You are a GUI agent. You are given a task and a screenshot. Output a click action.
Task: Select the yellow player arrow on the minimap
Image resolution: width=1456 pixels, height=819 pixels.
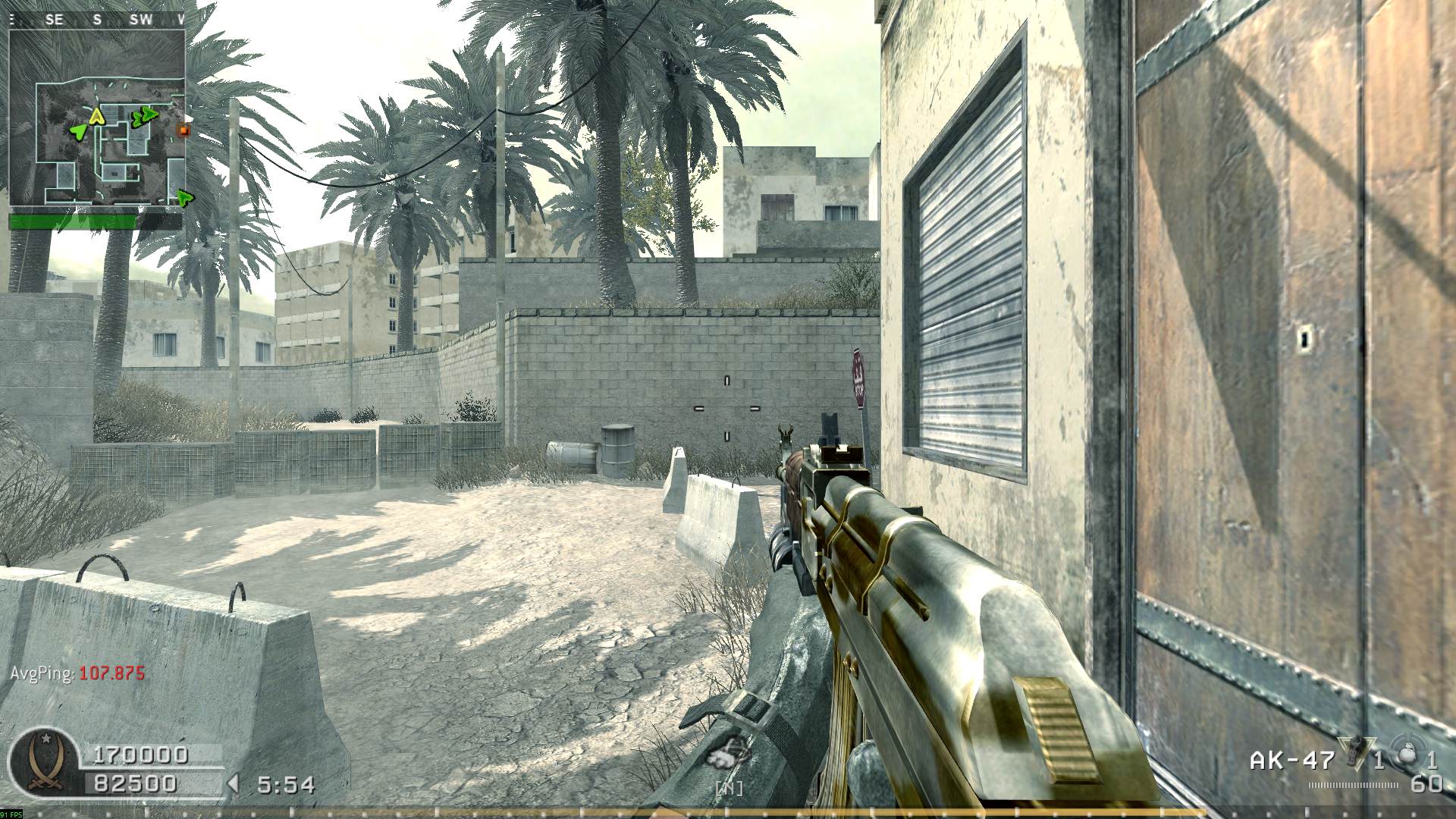96,116
